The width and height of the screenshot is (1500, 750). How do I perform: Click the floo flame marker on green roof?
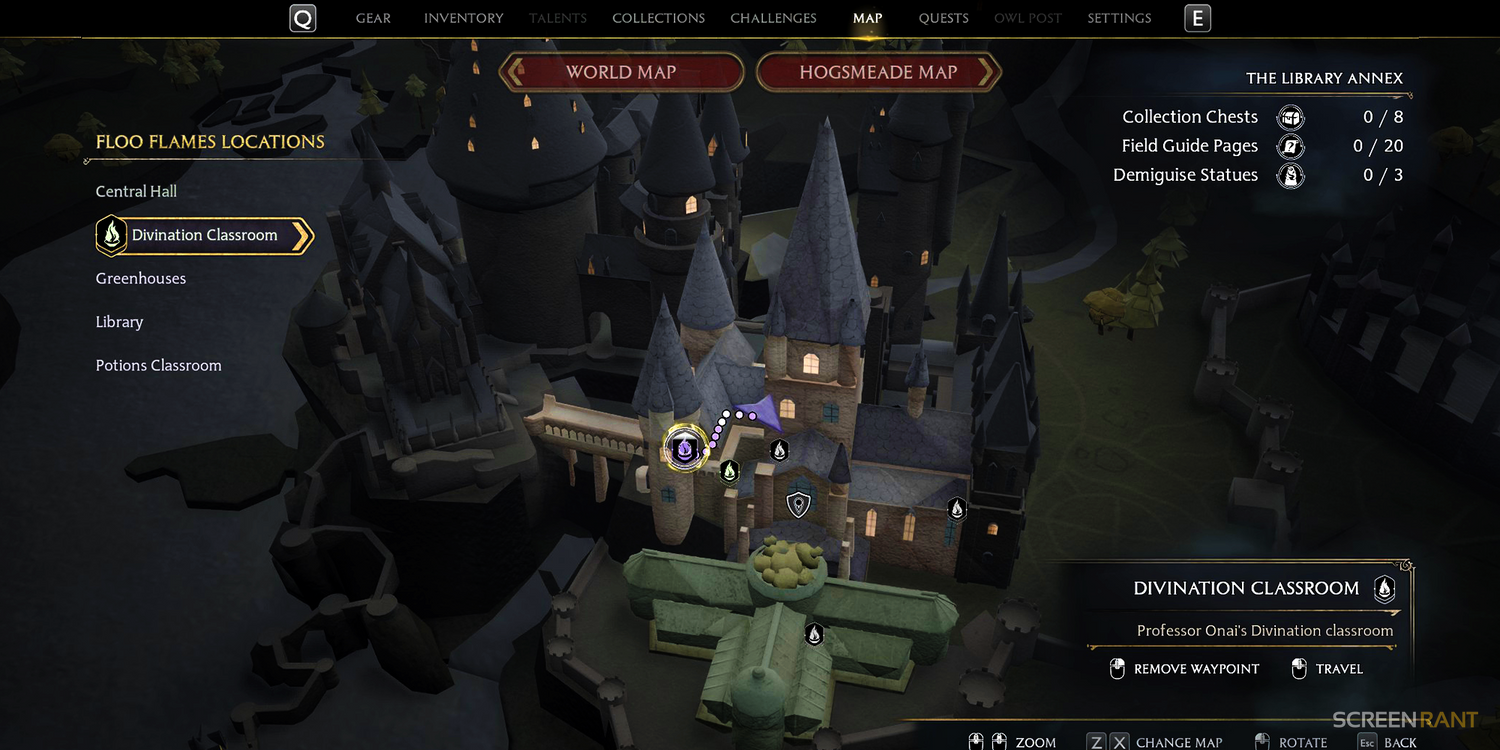[815, 633]
